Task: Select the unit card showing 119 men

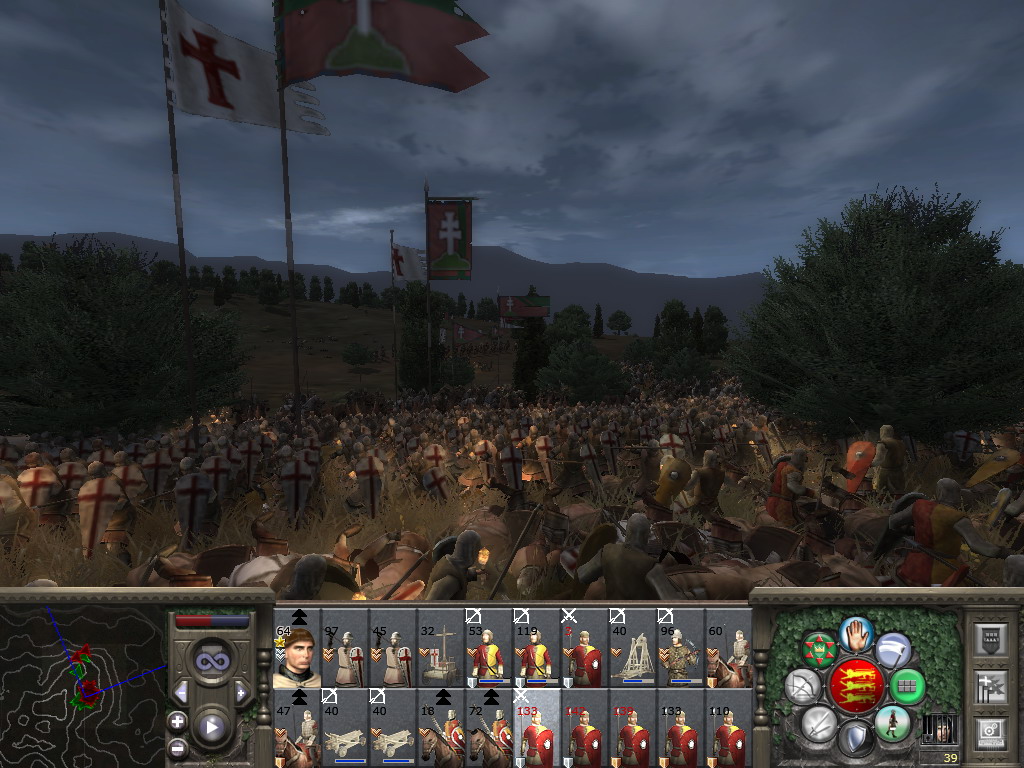Action: pyautogui.click(x=537, y=650)
